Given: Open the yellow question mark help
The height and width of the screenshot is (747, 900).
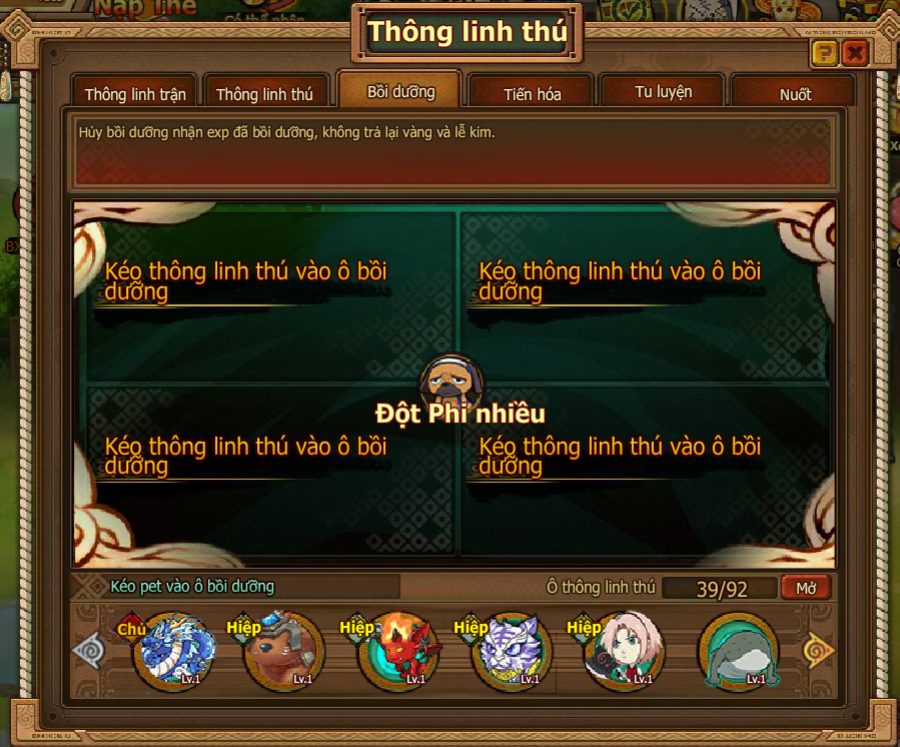Looking at the screenshot, I should coord(824,53).
